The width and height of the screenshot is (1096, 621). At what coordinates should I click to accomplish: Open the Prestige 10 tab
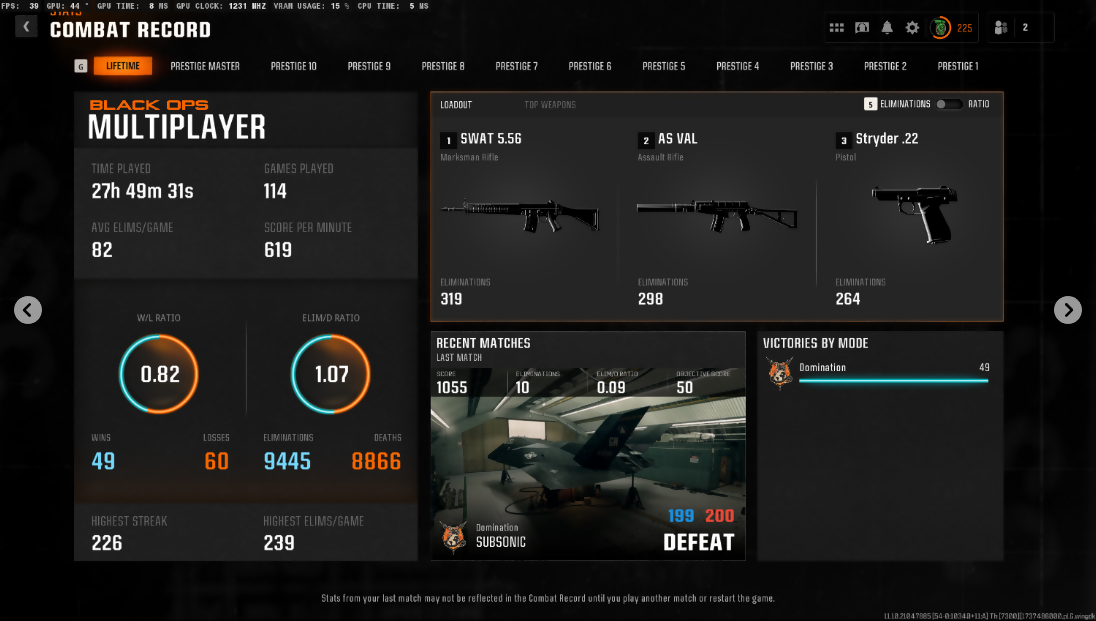coord(294,66)
